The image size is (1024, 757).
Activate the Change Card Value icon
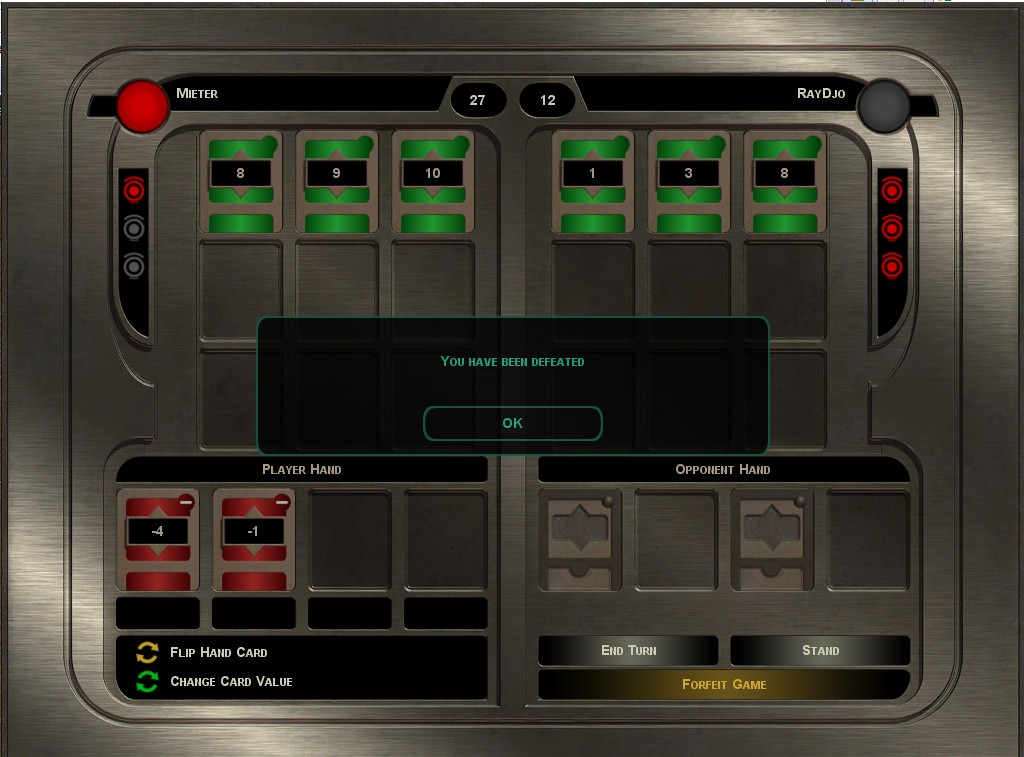147,682
